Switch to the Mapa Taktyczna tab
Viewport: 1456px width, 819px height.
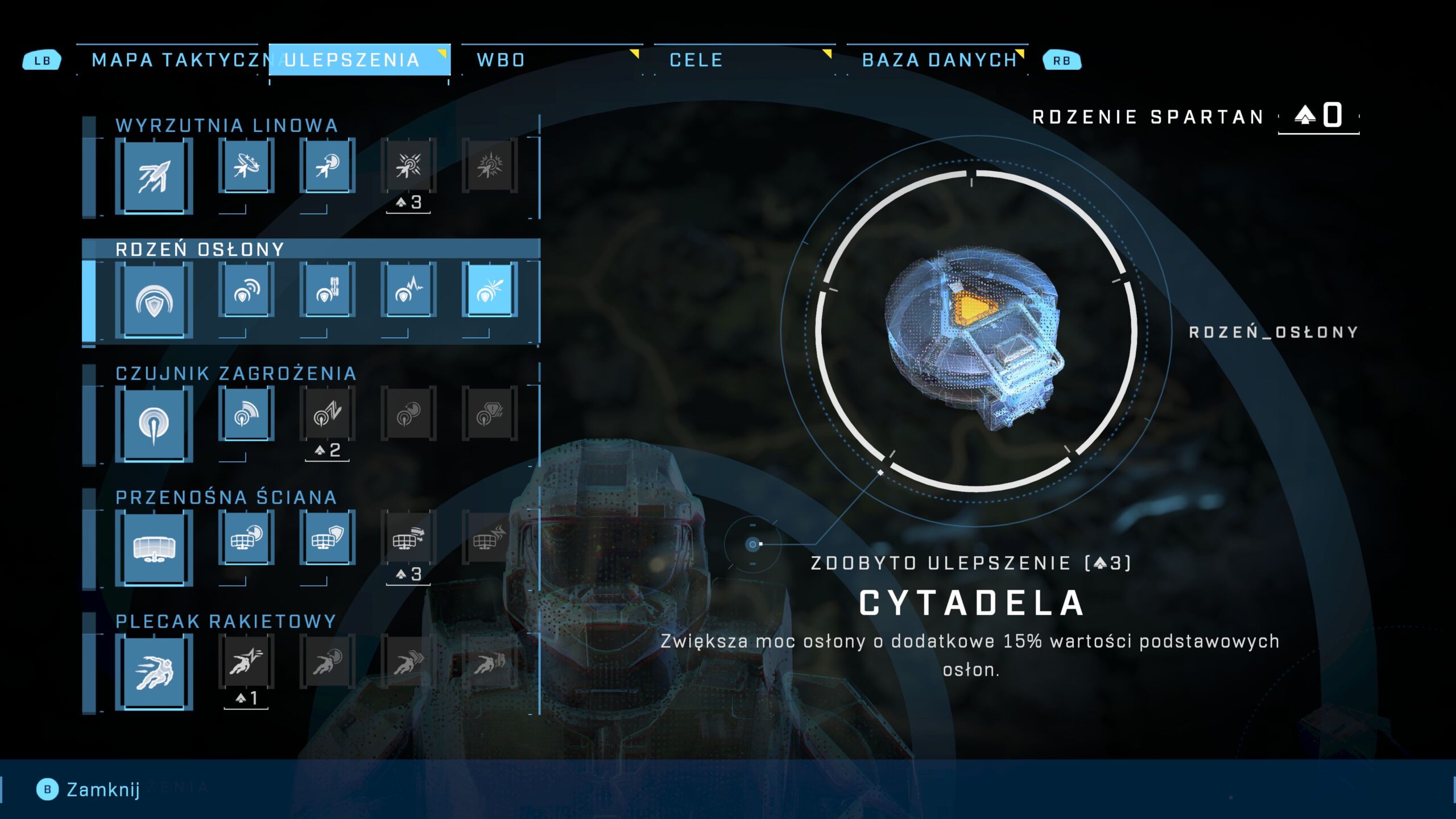pos(176,60)
